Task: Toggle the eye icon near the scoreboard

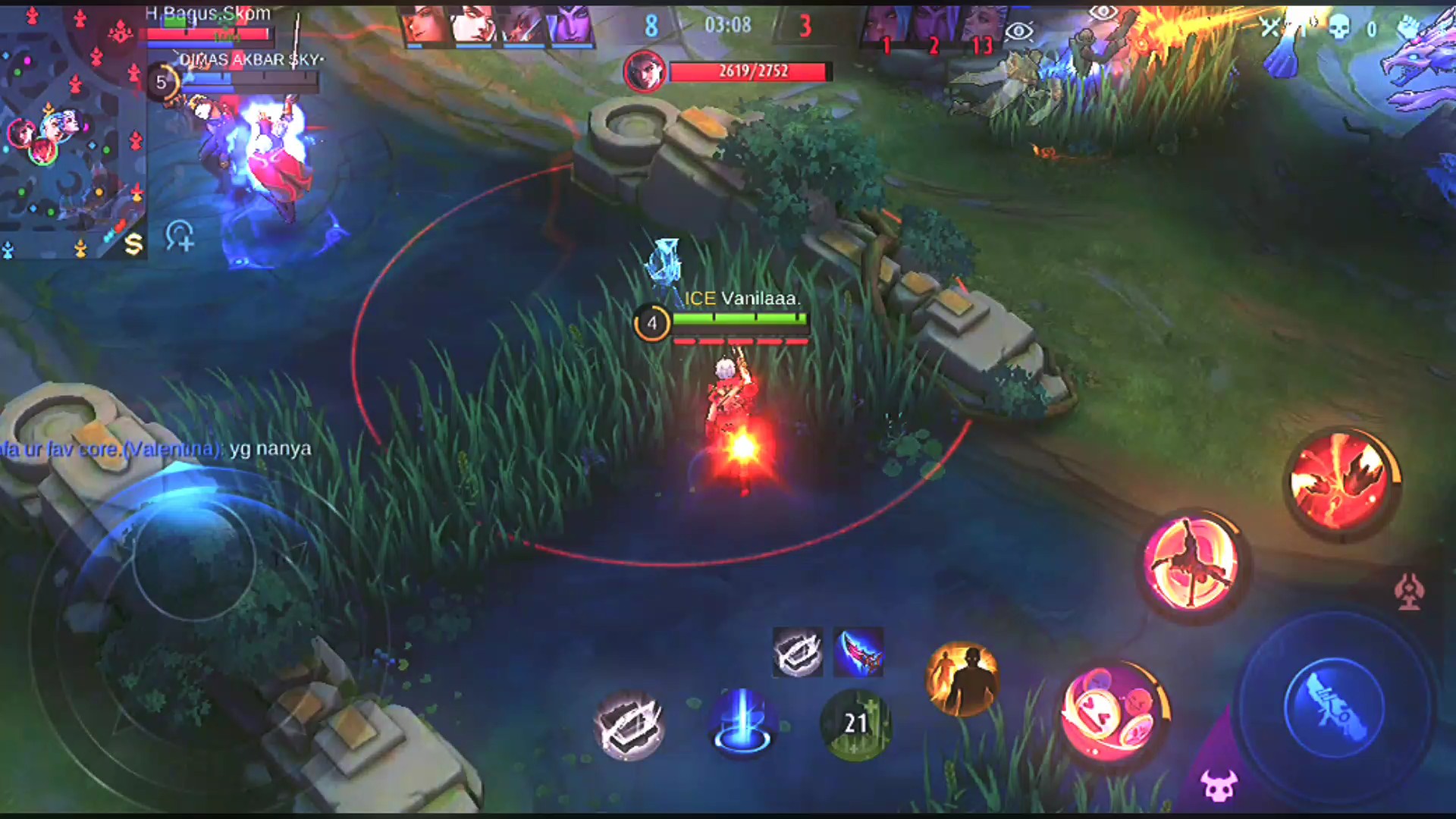Action: coord(1019,31)
